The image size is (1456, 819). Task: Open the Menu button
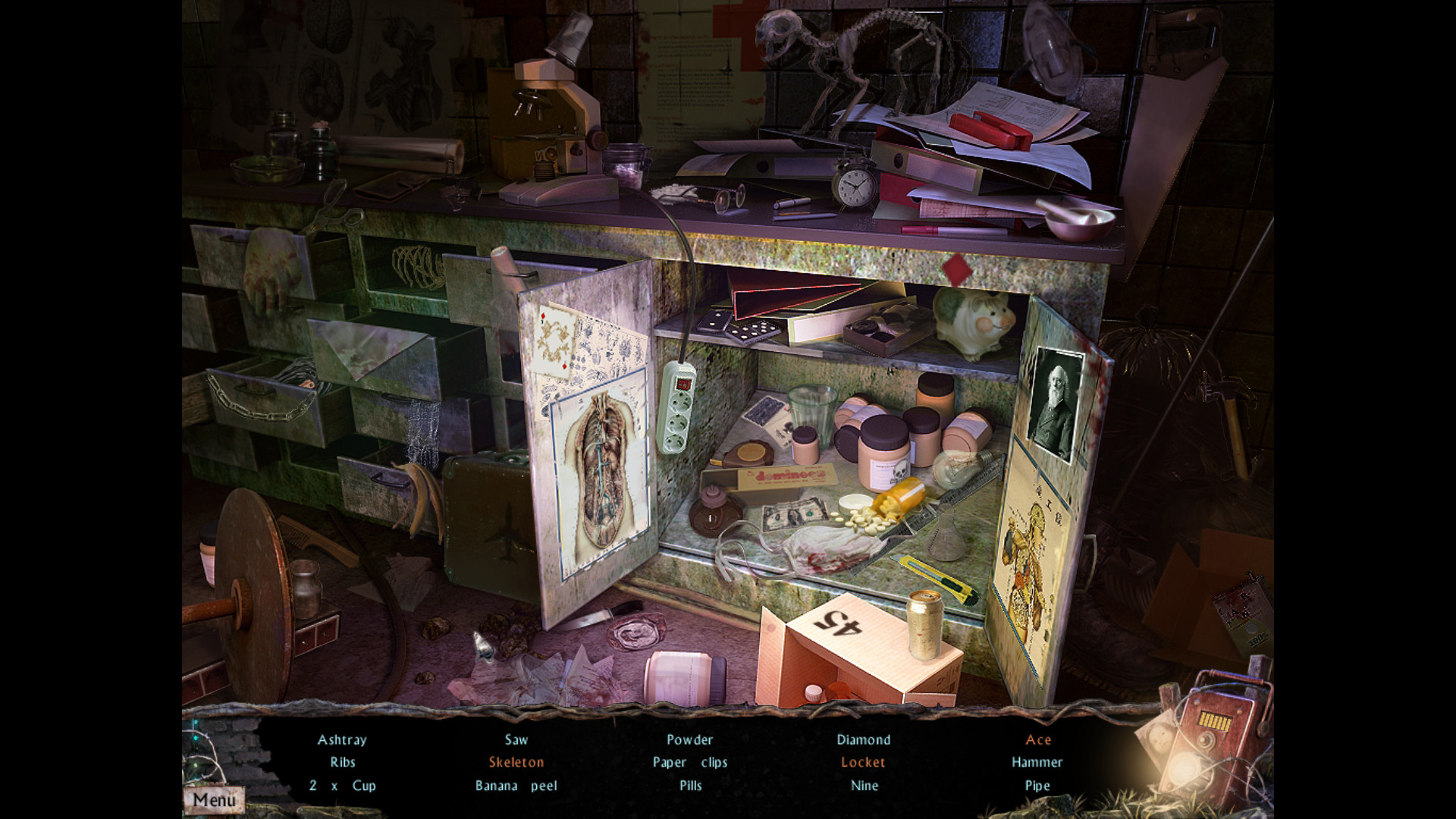pos(214,799)
